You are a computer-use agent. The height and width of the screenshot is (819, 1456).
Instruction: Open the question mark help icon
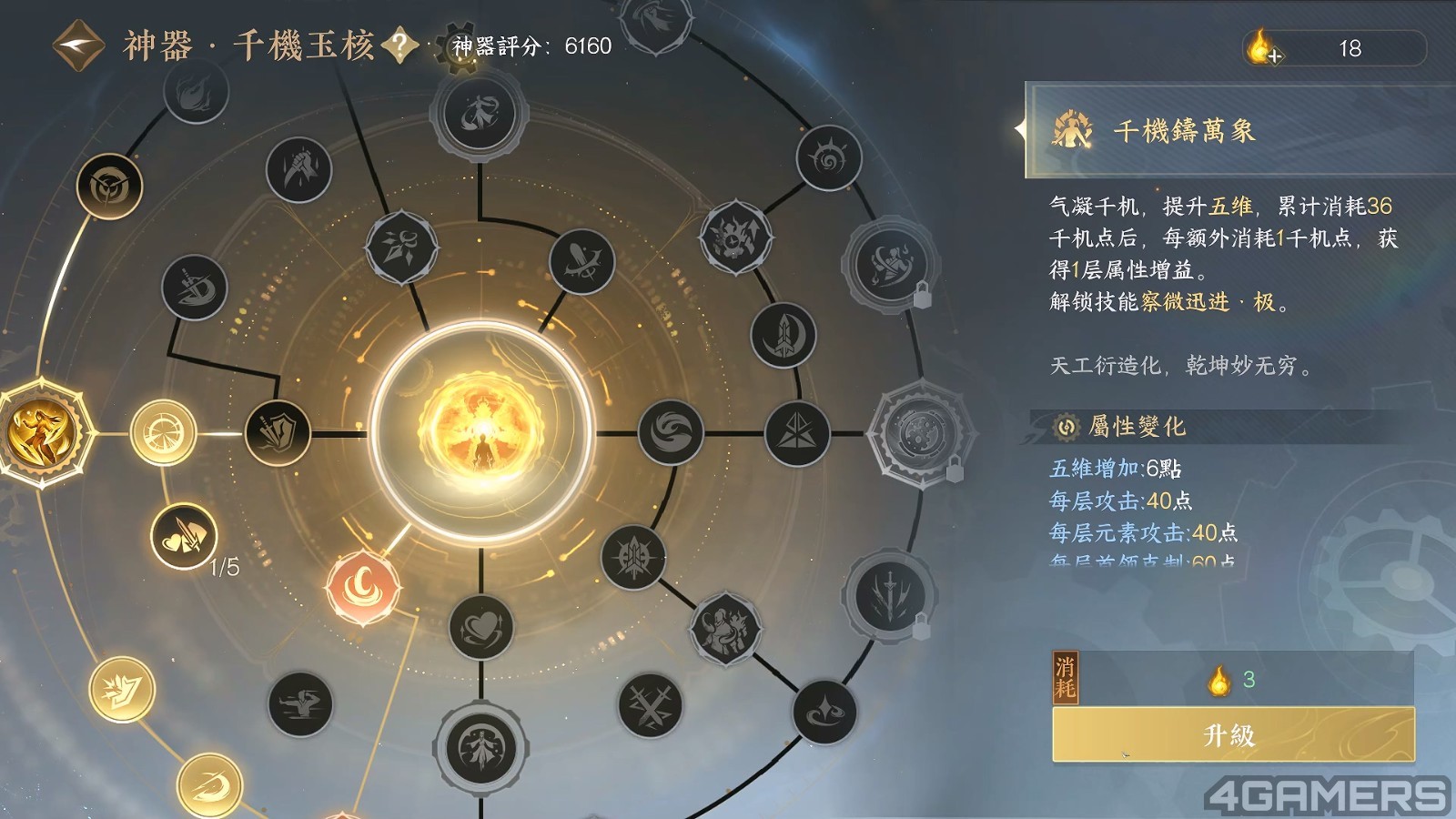click(x=399, y=45)
